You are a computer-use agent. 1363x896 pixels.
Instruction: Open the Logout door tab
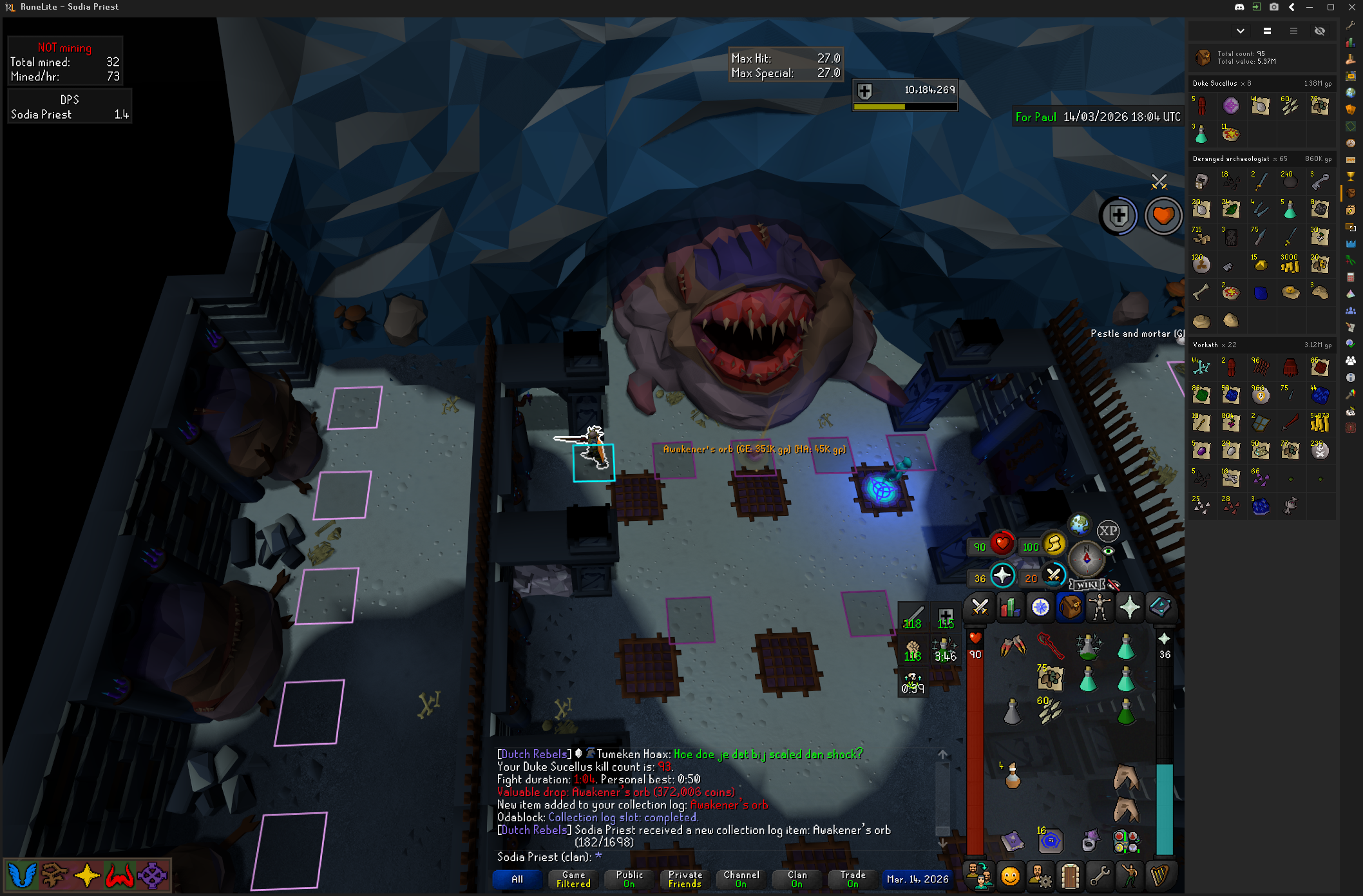pos(1070,876)
